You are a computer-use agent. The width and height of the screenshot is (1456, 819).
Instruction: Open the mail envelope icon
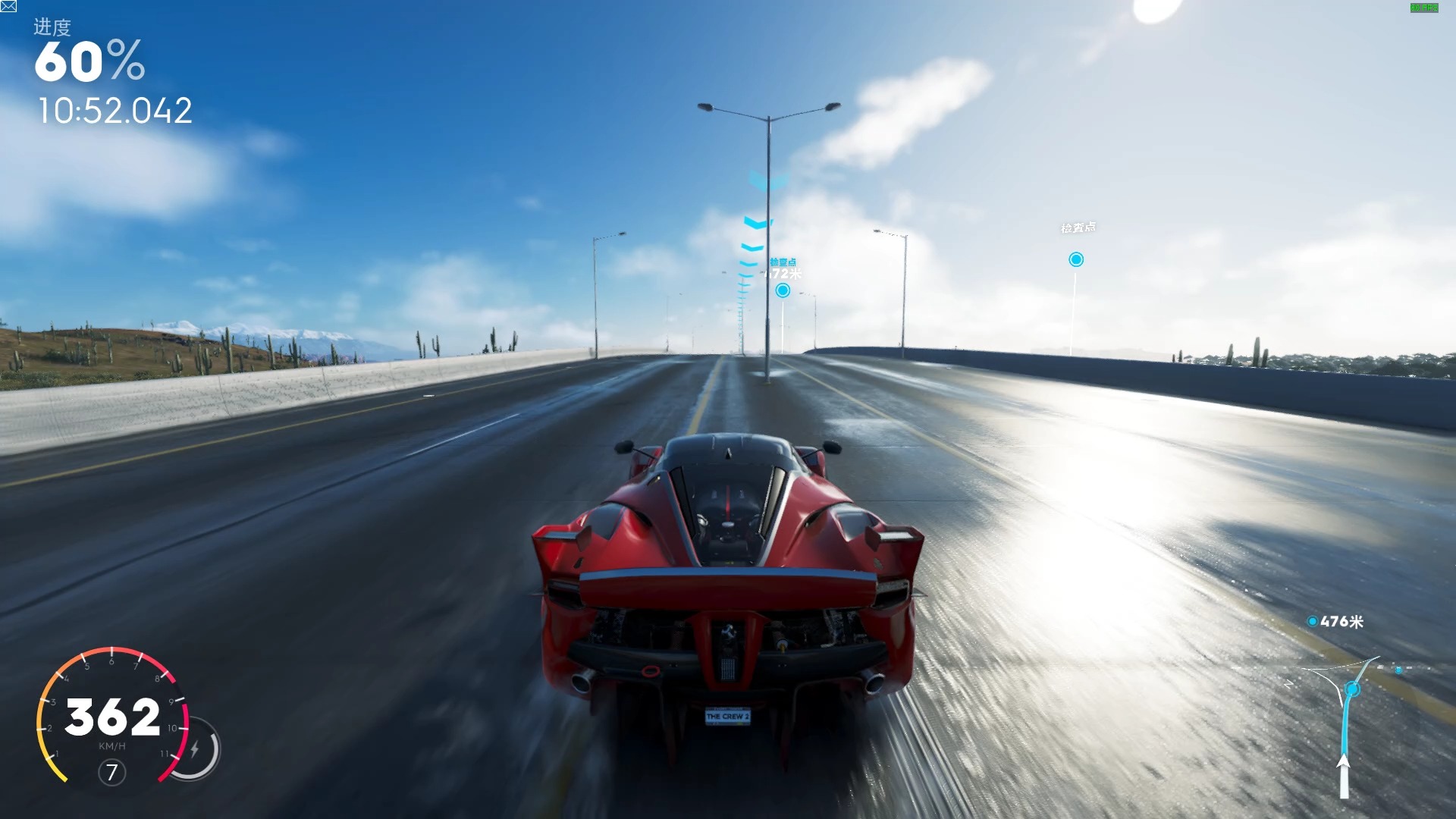pos(8,7)
